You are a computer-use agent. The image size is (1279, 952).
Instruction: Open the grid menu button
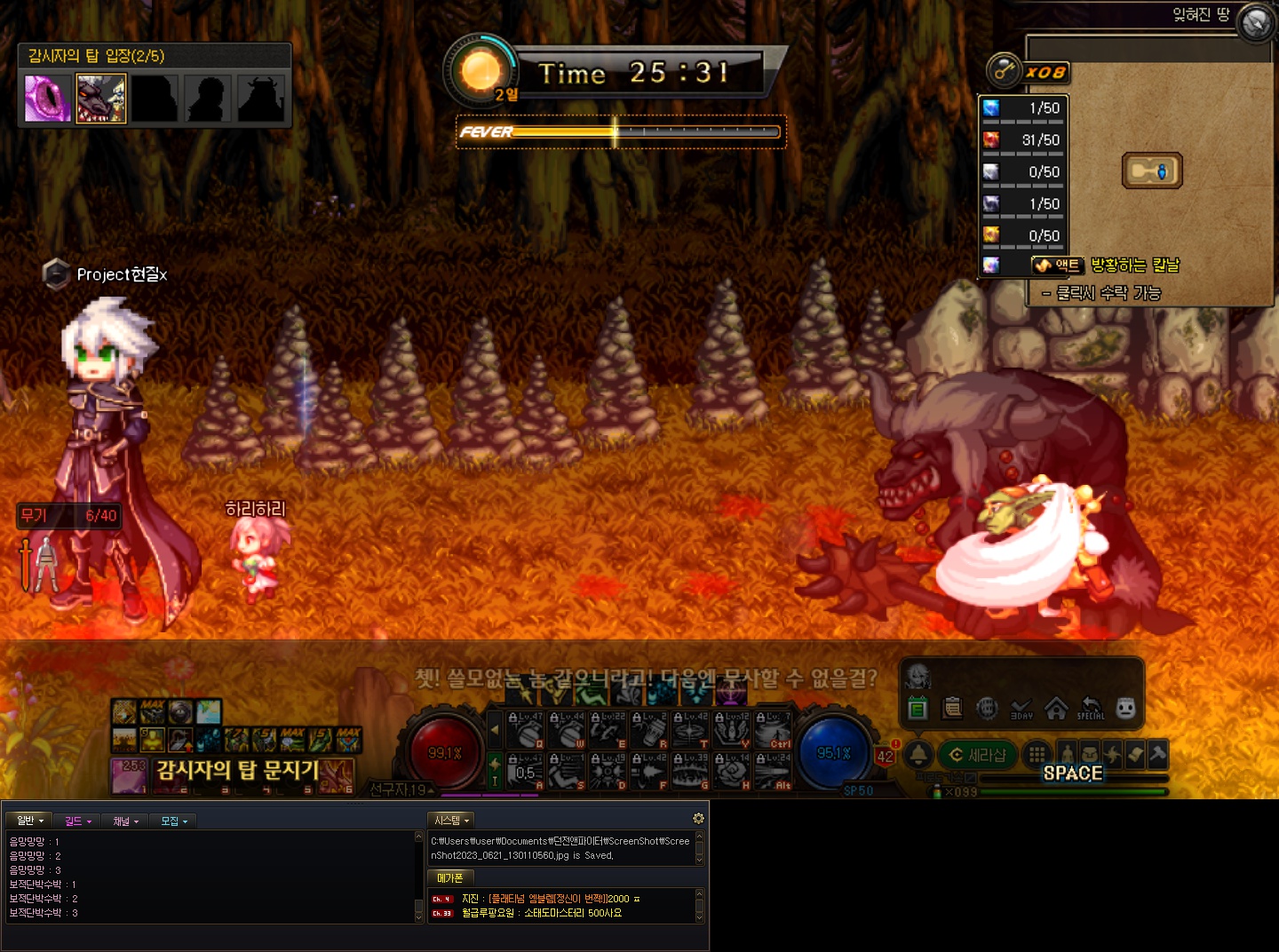1037,755
